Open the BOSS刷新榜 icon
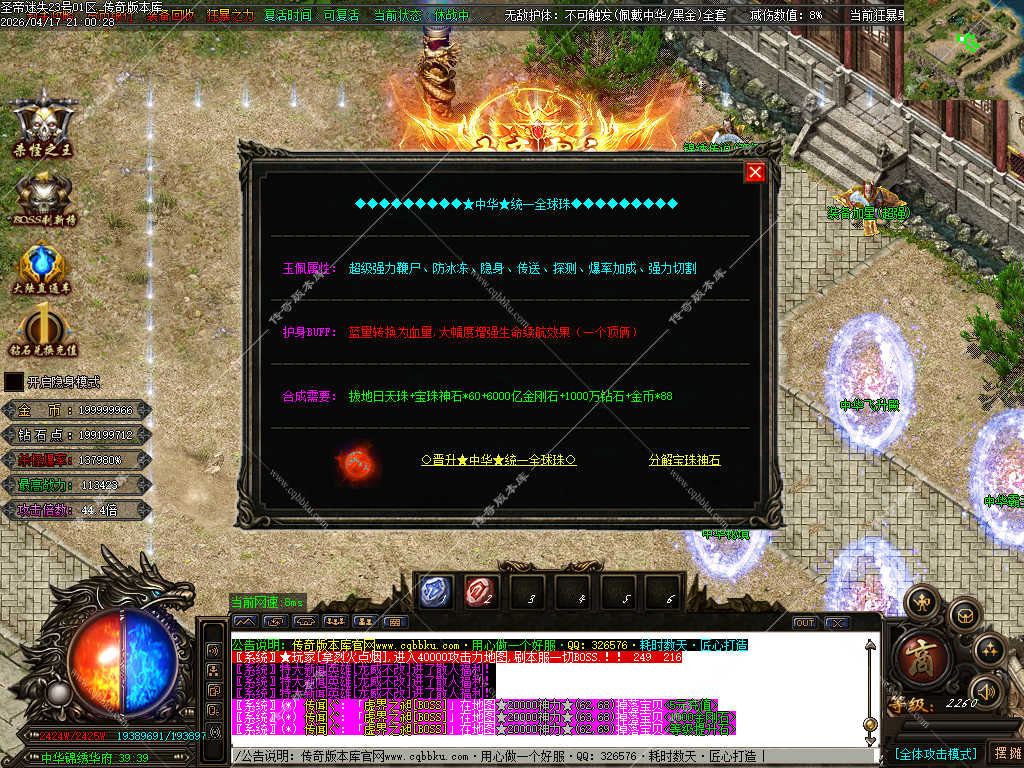The image size is (1024, 768). pyautogui.click(x=44, y=196)
